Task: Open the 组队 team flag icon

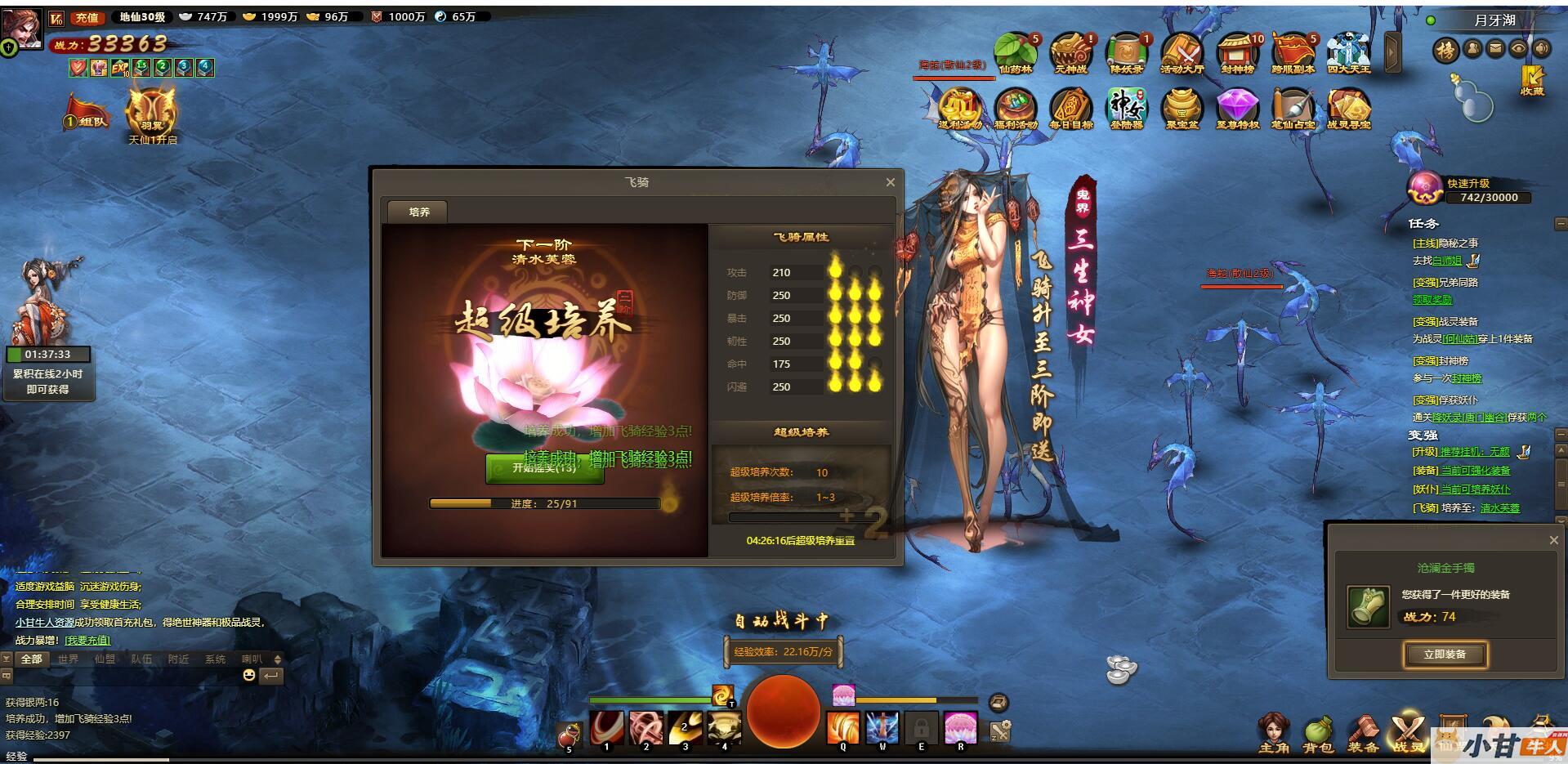Action: click(87, 114)
